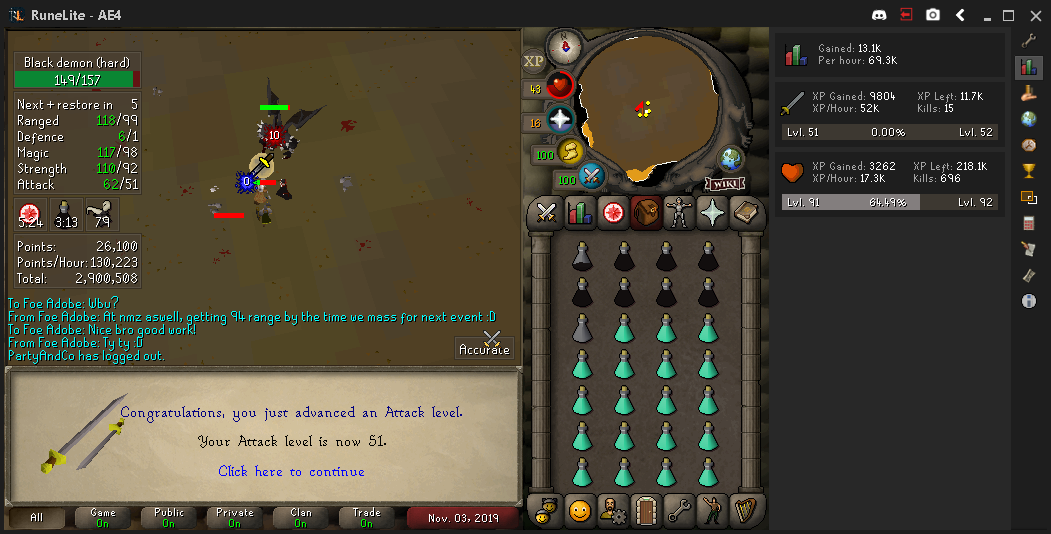
Task: Open the Settings wrench tab
Action: tap(679, 511)
